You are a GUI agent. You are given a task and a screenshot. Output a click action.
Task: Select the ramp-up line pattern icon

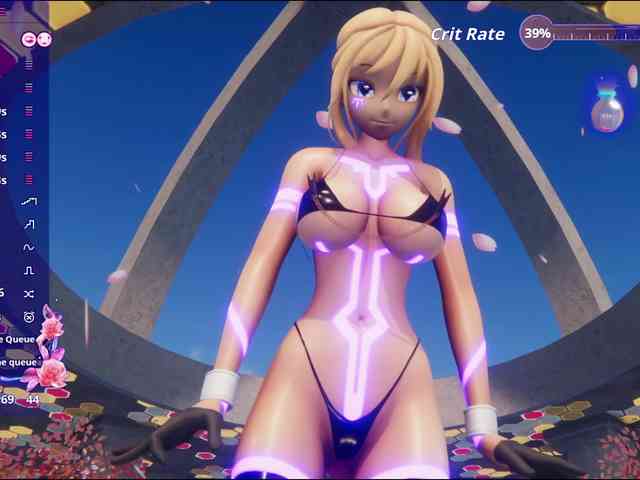click(x=29, y=201)
